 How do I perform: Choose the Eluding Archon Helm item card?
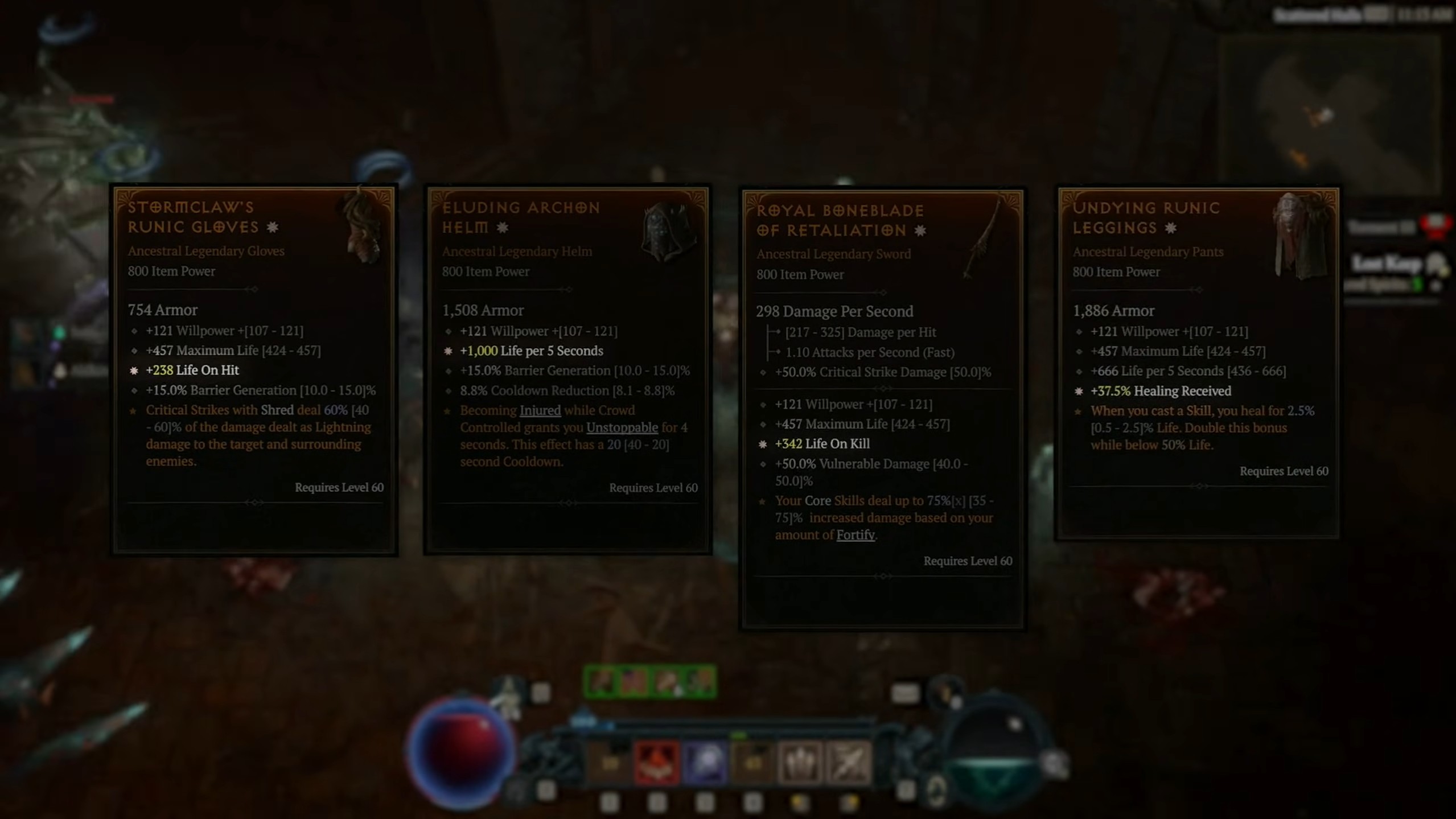568,370
